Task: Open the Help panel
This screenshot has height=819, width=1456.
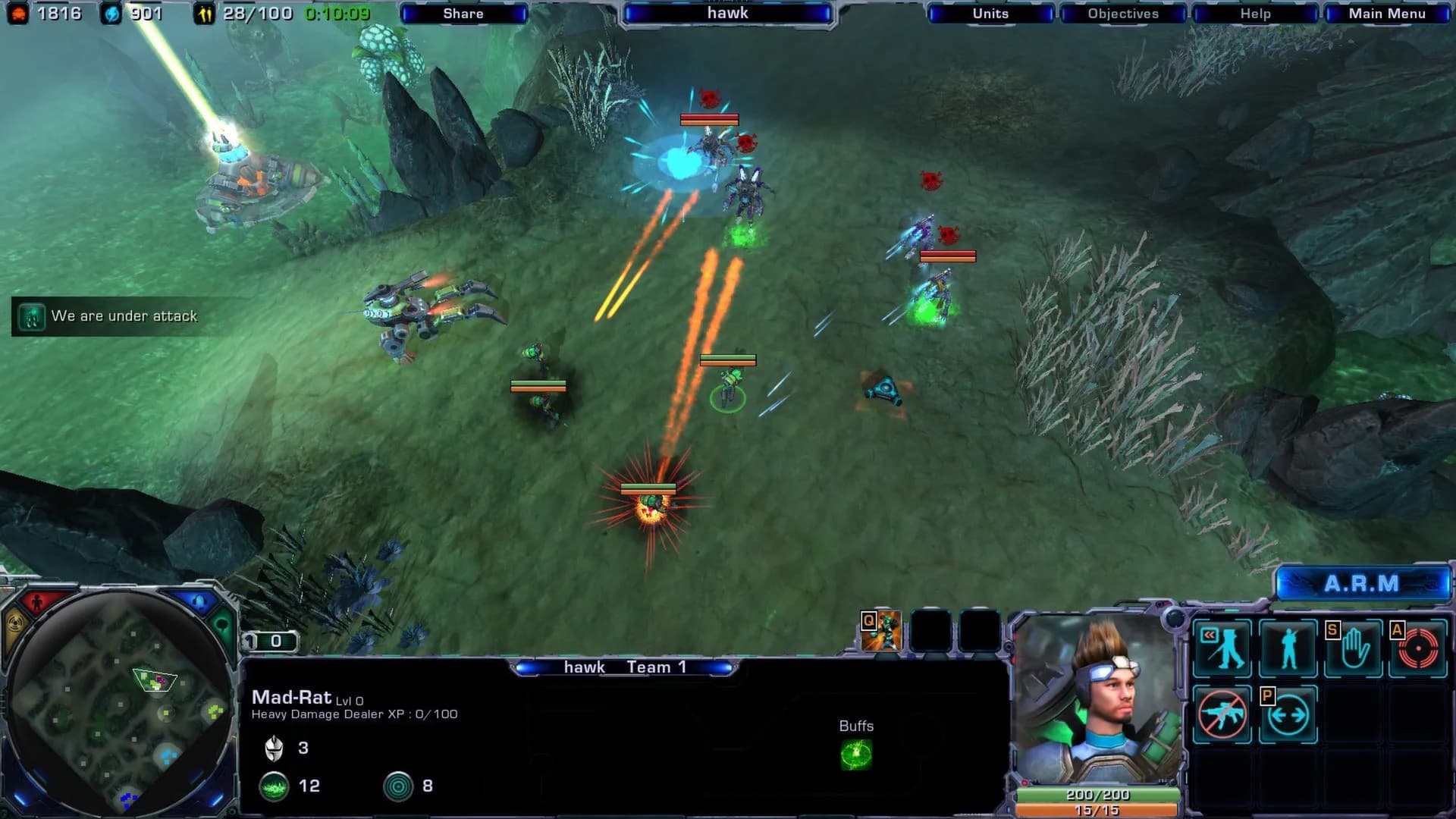Action: [x=1255, y=14]
